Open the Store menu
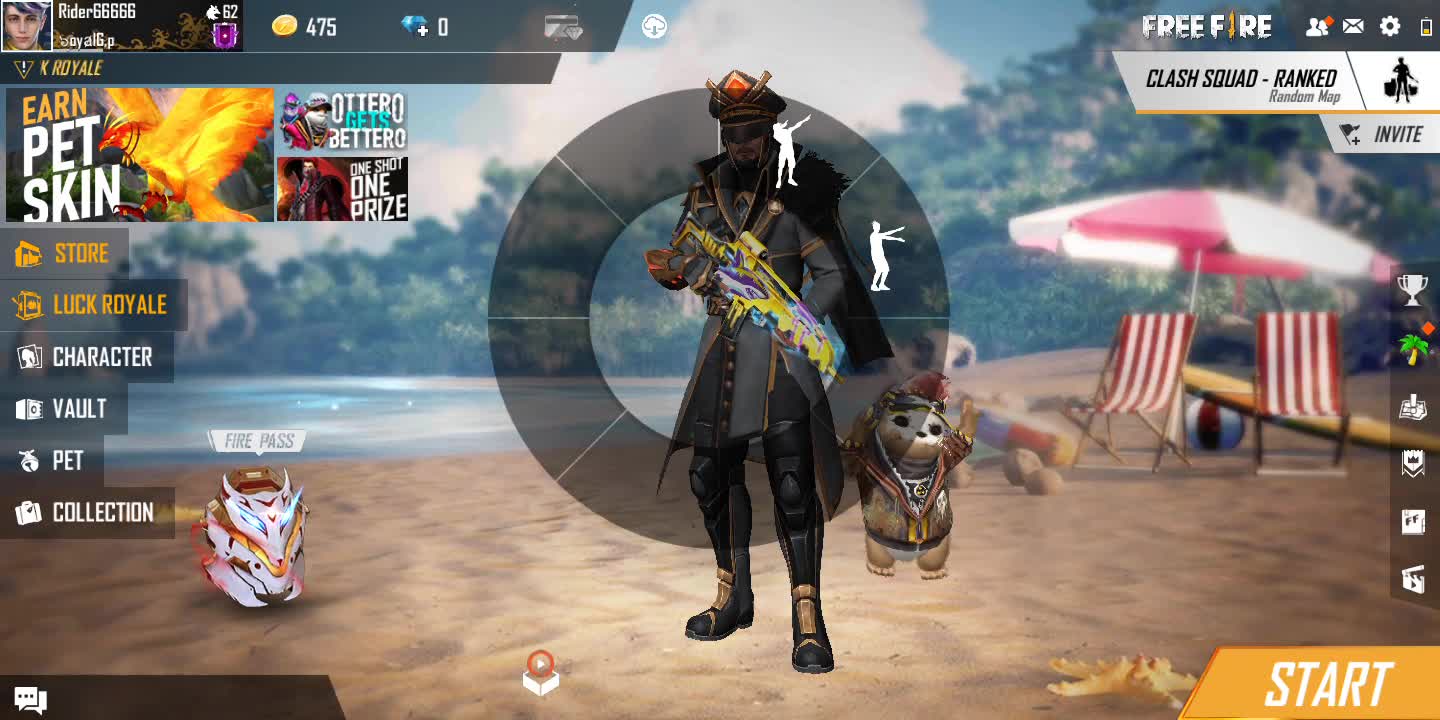This screenshot has width=1440, height=720. point(64,253)
